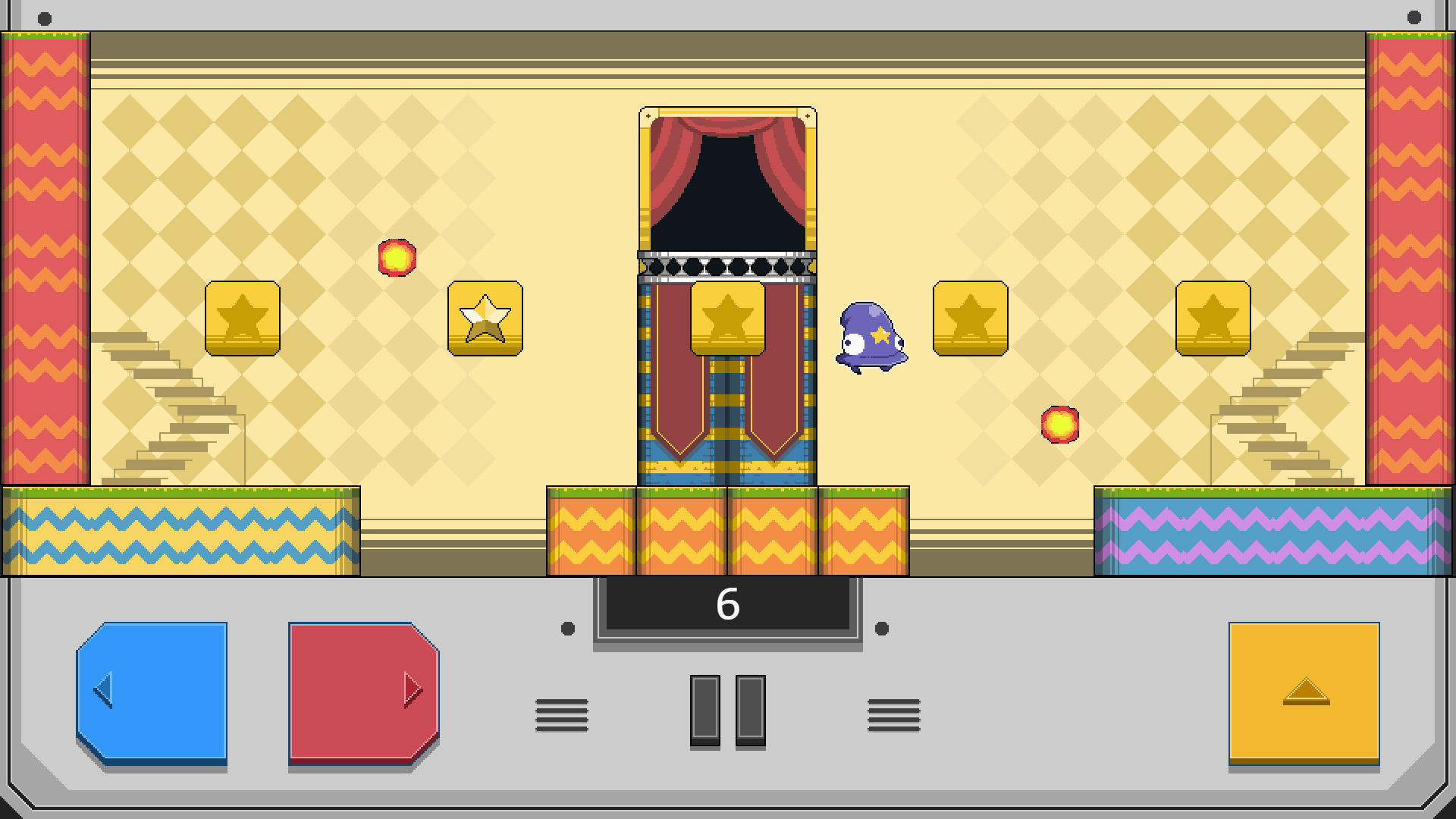Viewport: 1456px width, 819px height.
Task: Click the fireball near the upper-left star blocks
Action: point(397,258)
